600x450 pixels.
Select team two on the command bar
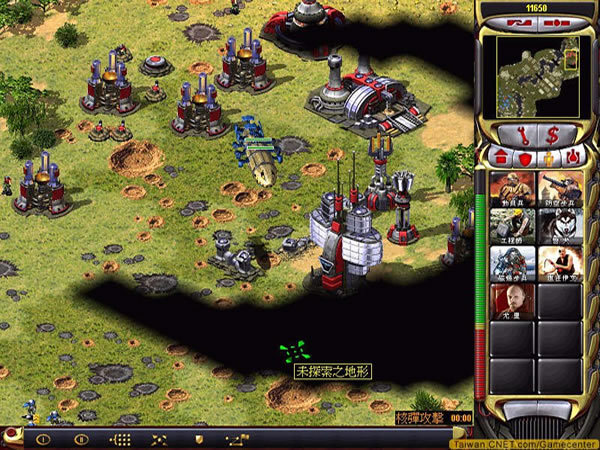tap(82, 439)
